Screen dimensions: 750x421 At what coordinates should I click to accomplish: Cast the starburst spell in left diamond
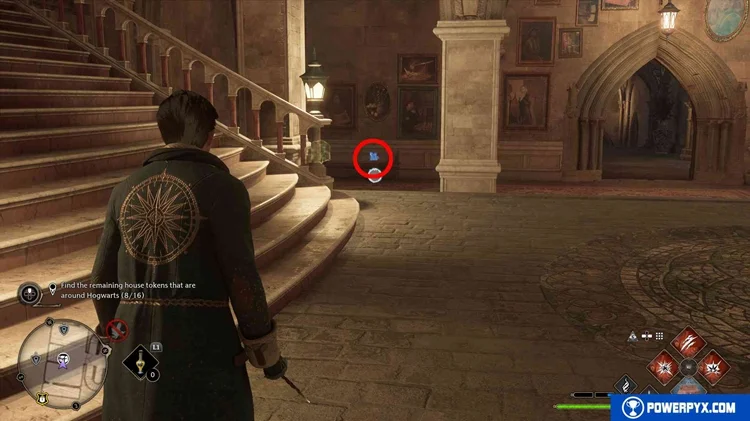[664, 366]
